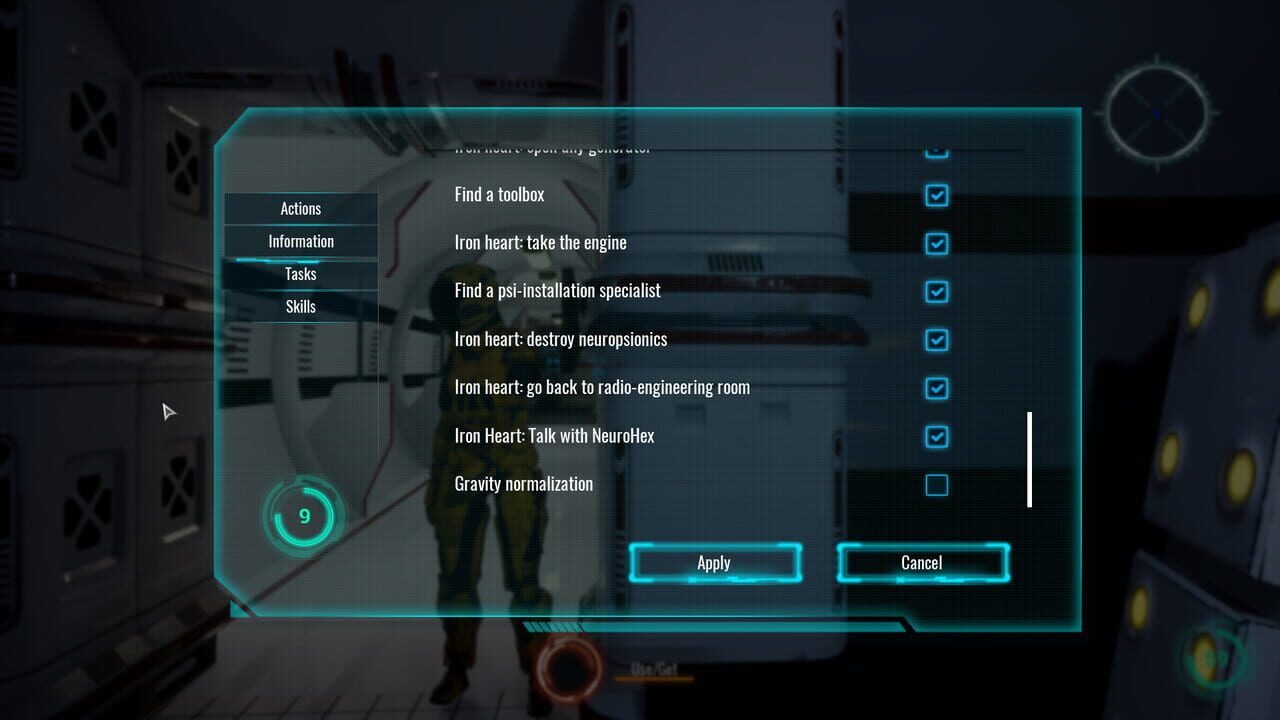
Task: Uncheck the topmost partially visible task checkbox
Action: click(935, 148)
